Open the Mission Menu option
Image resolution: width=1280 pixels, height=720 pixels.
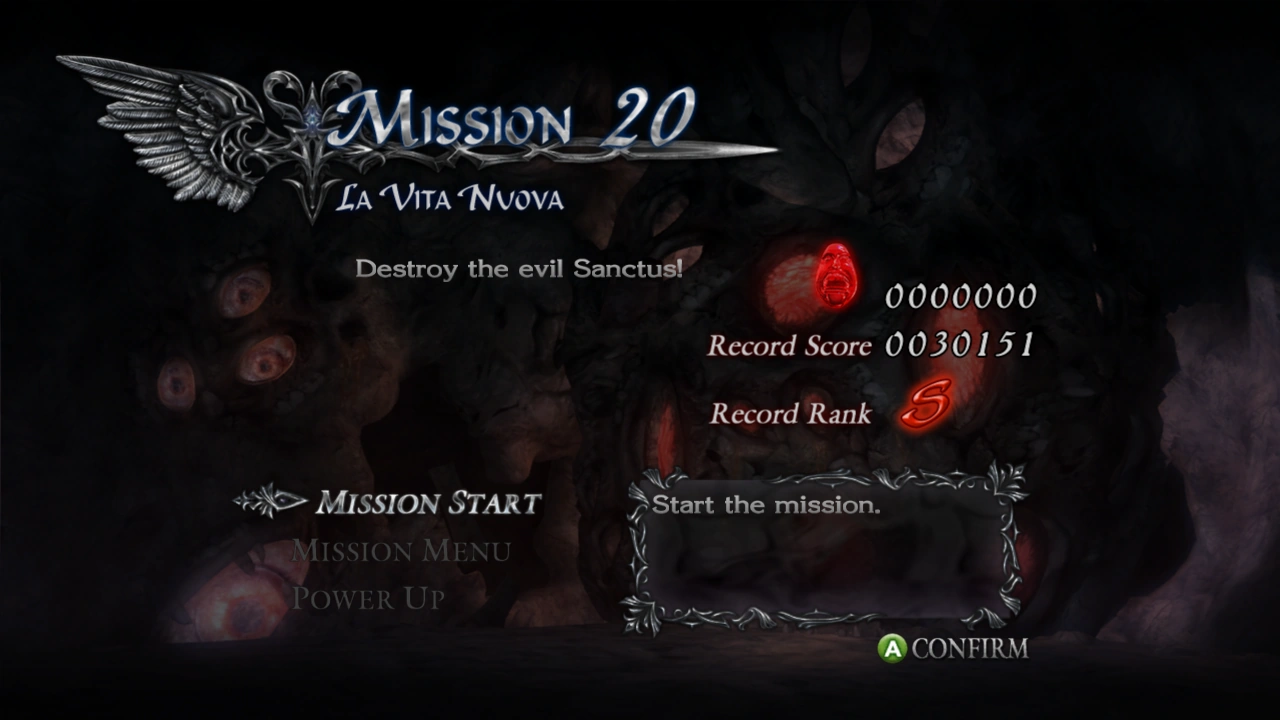[399, 551]
